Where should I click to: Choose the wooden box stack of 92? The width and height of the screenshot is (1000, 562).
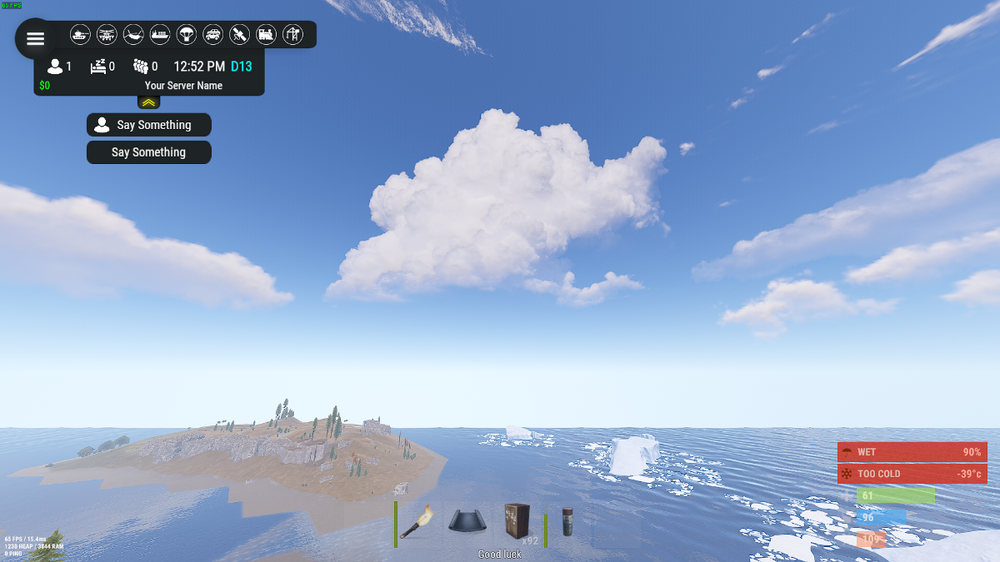pos(518,522)
